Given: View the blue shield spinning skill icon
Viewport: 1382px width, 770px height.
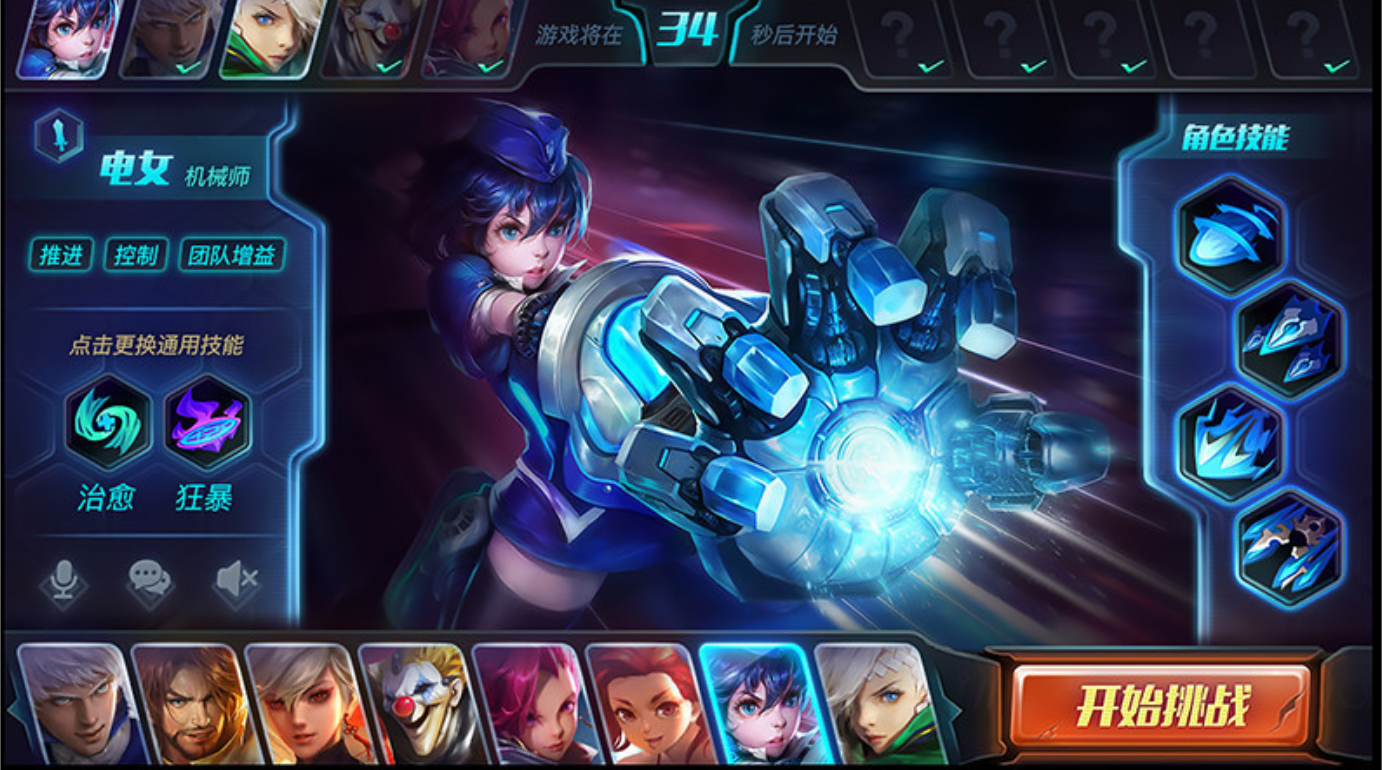Looking at the screenshot, I should [1229, 234].
